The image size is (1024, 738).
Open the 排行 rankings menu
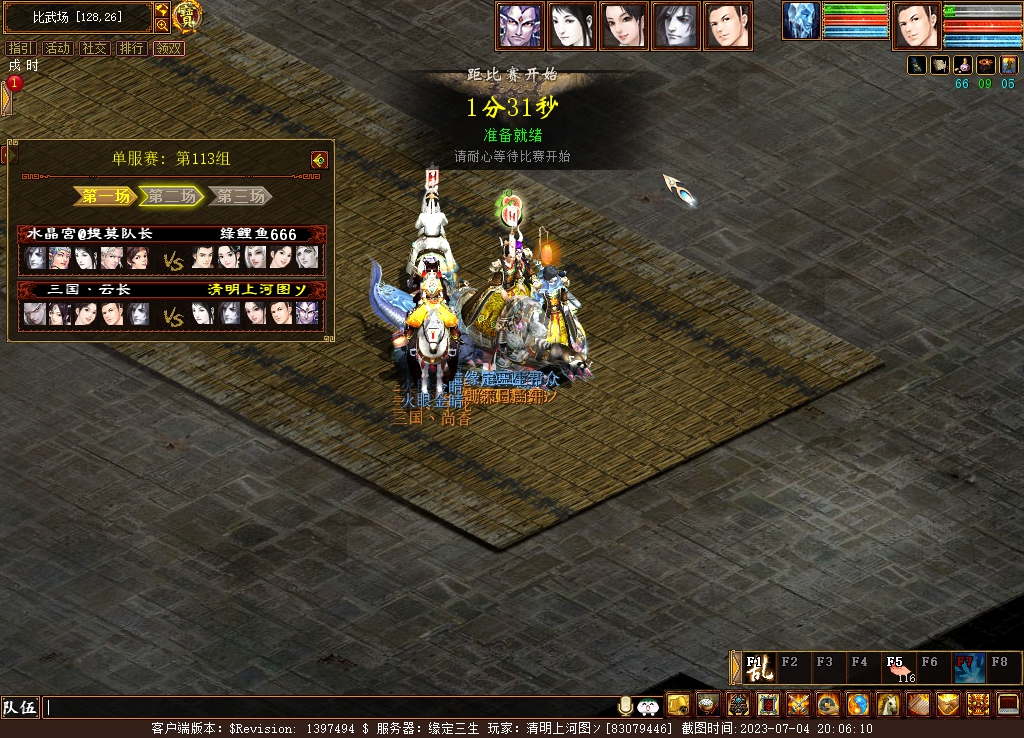point(131,48)
